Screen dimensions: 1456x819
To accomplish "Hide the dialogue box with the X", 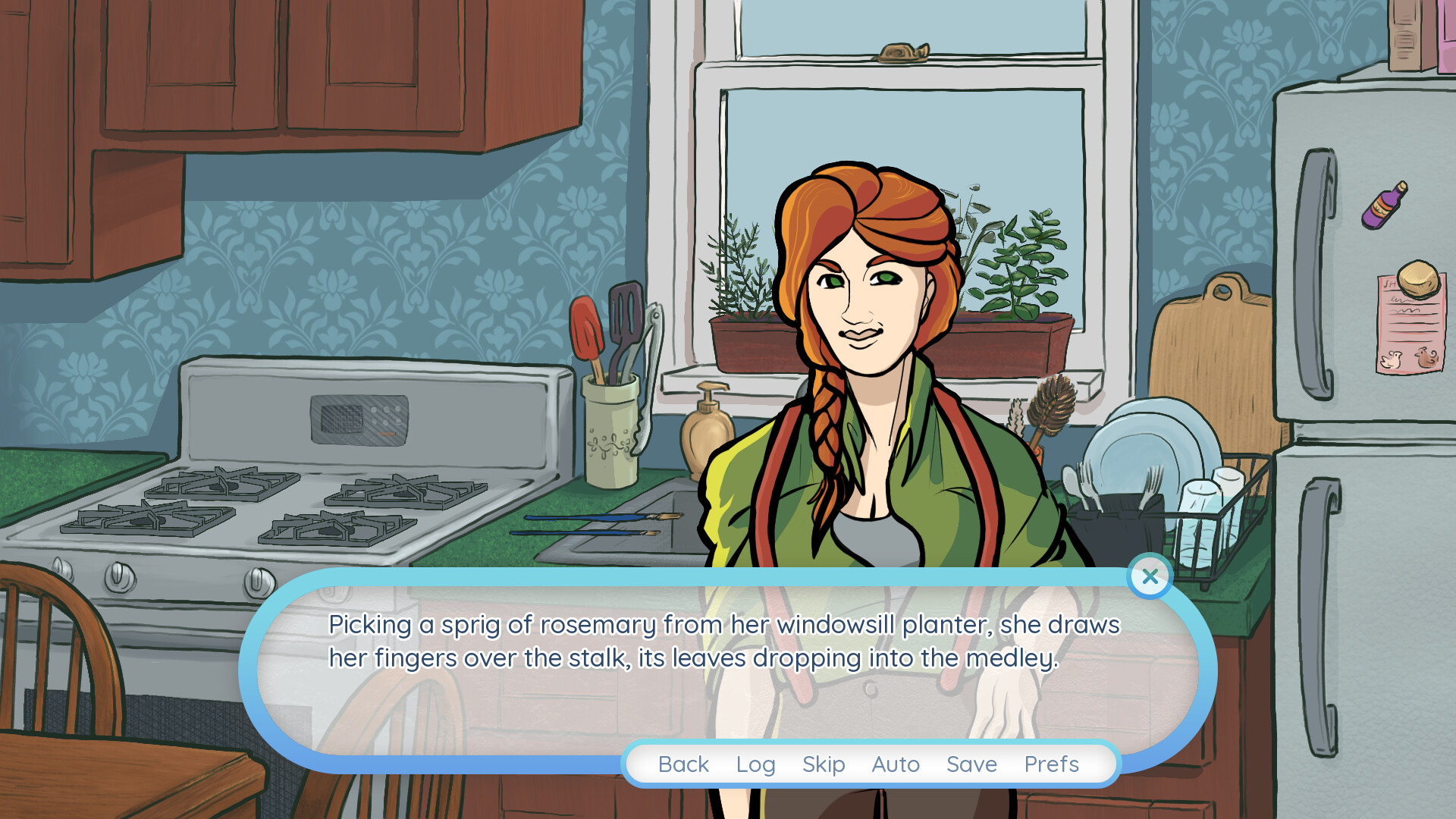I will click(1150, 576).
